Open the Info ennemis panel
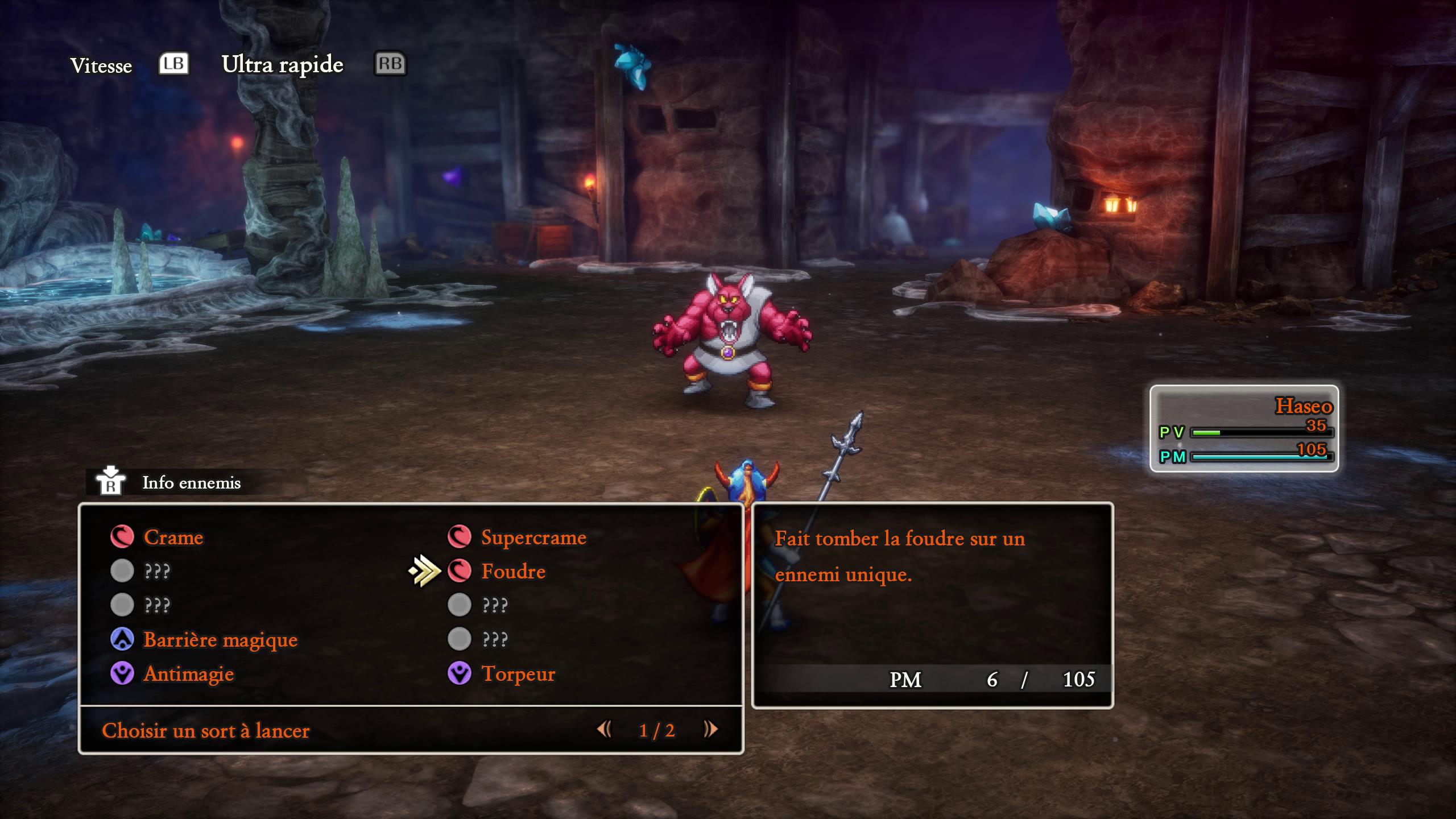1456x819 pixels. pyautogui.click(x=191, y=484)
